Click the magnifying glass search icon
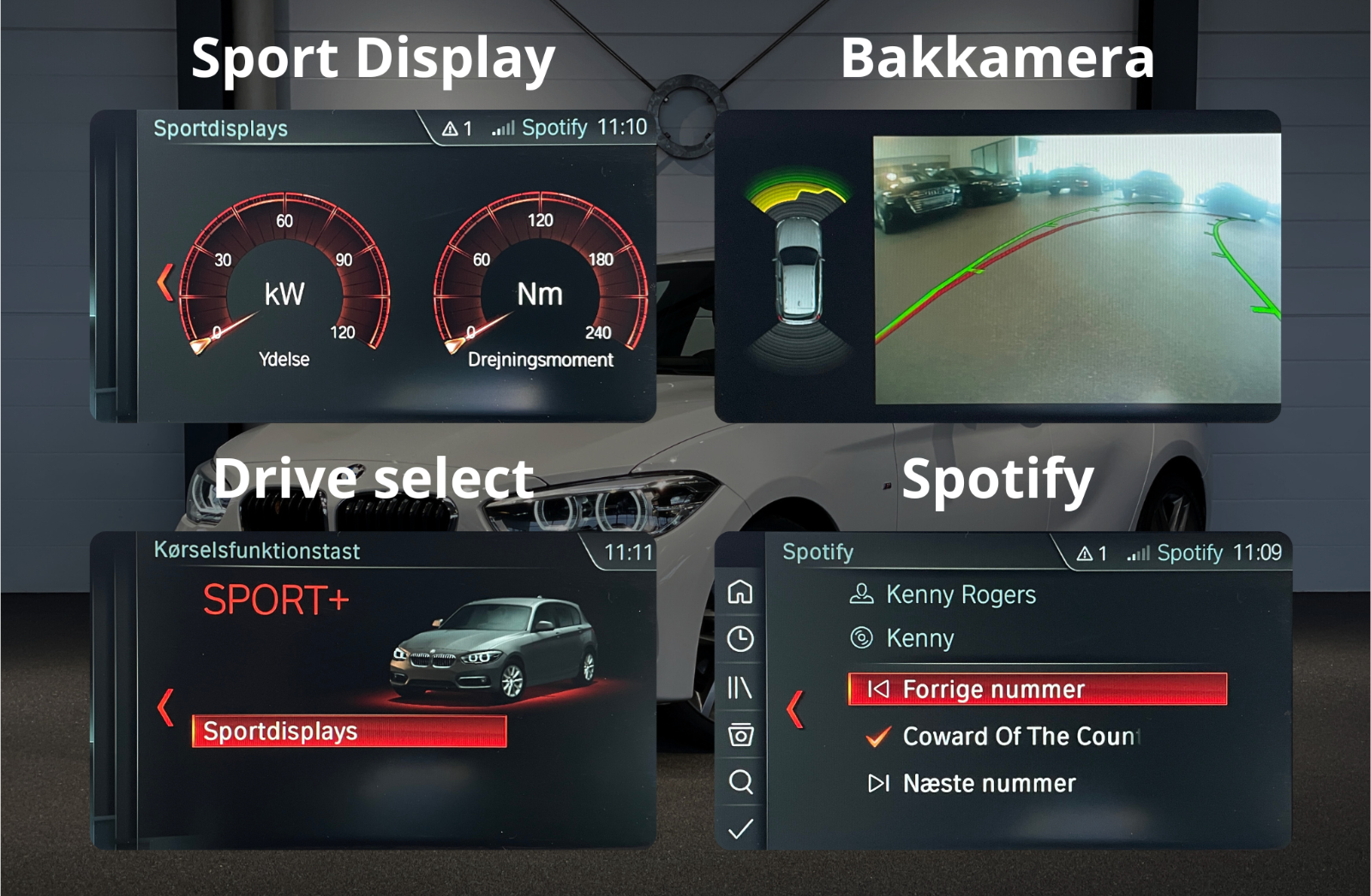The width and height of the screenshot is (1371, 896). tap(740, 781)
